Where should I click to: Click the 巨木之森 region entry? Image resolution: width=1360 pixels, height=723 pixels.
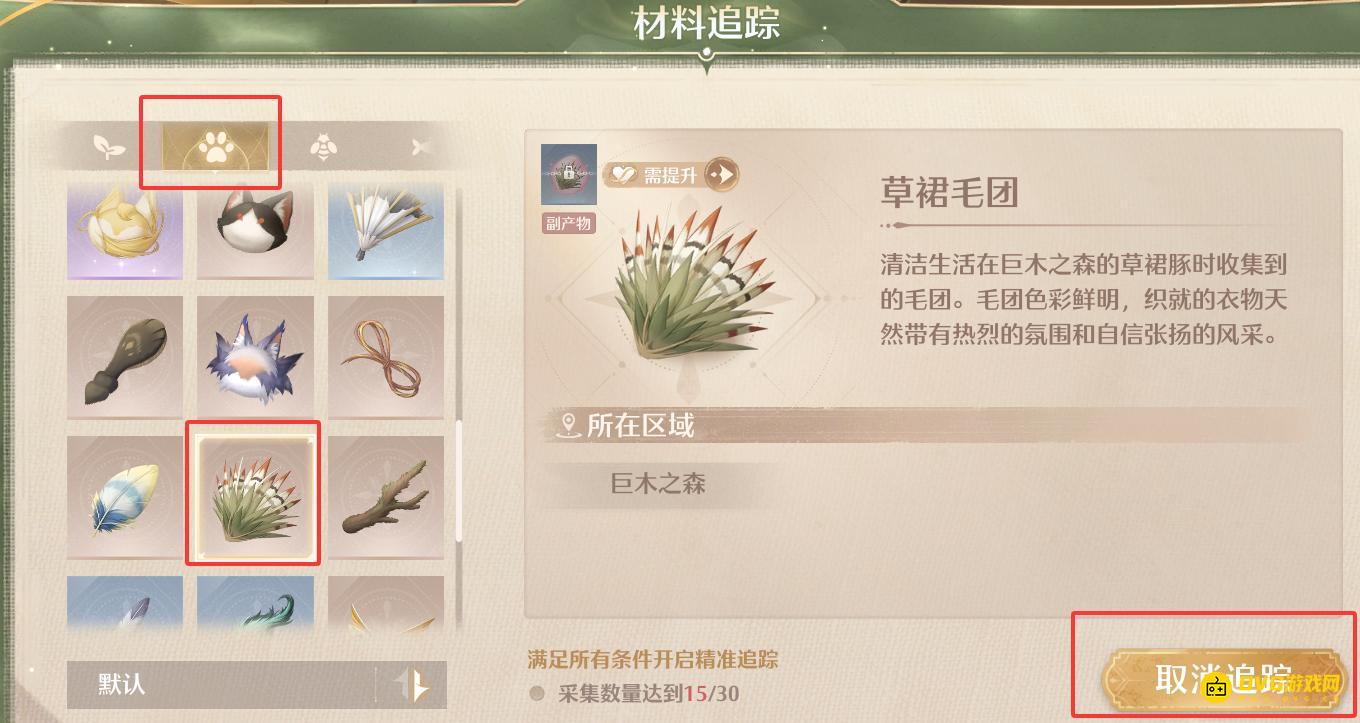point(657,484)
